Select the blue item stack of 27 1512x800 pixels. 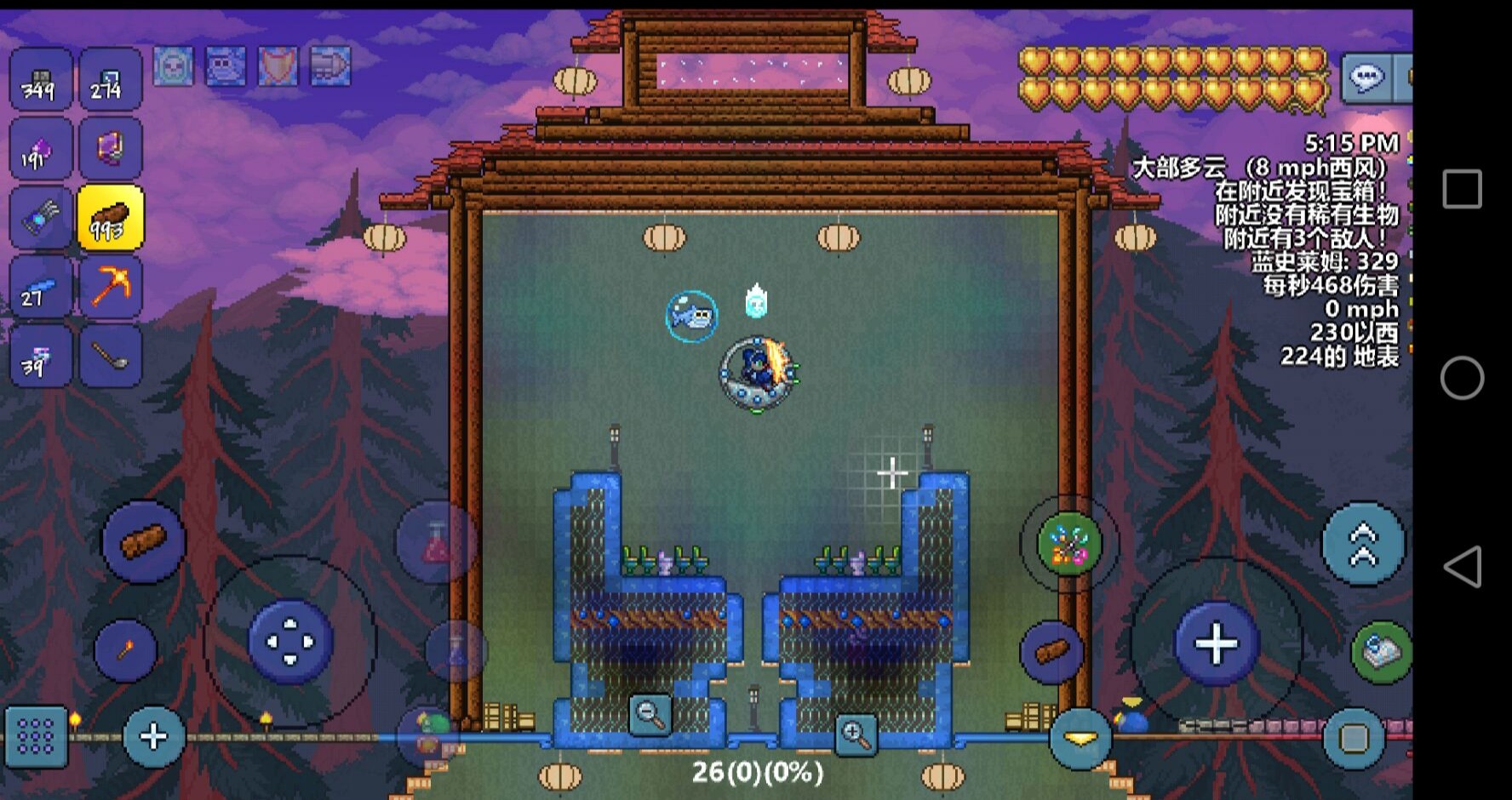[x=40, y=287]
